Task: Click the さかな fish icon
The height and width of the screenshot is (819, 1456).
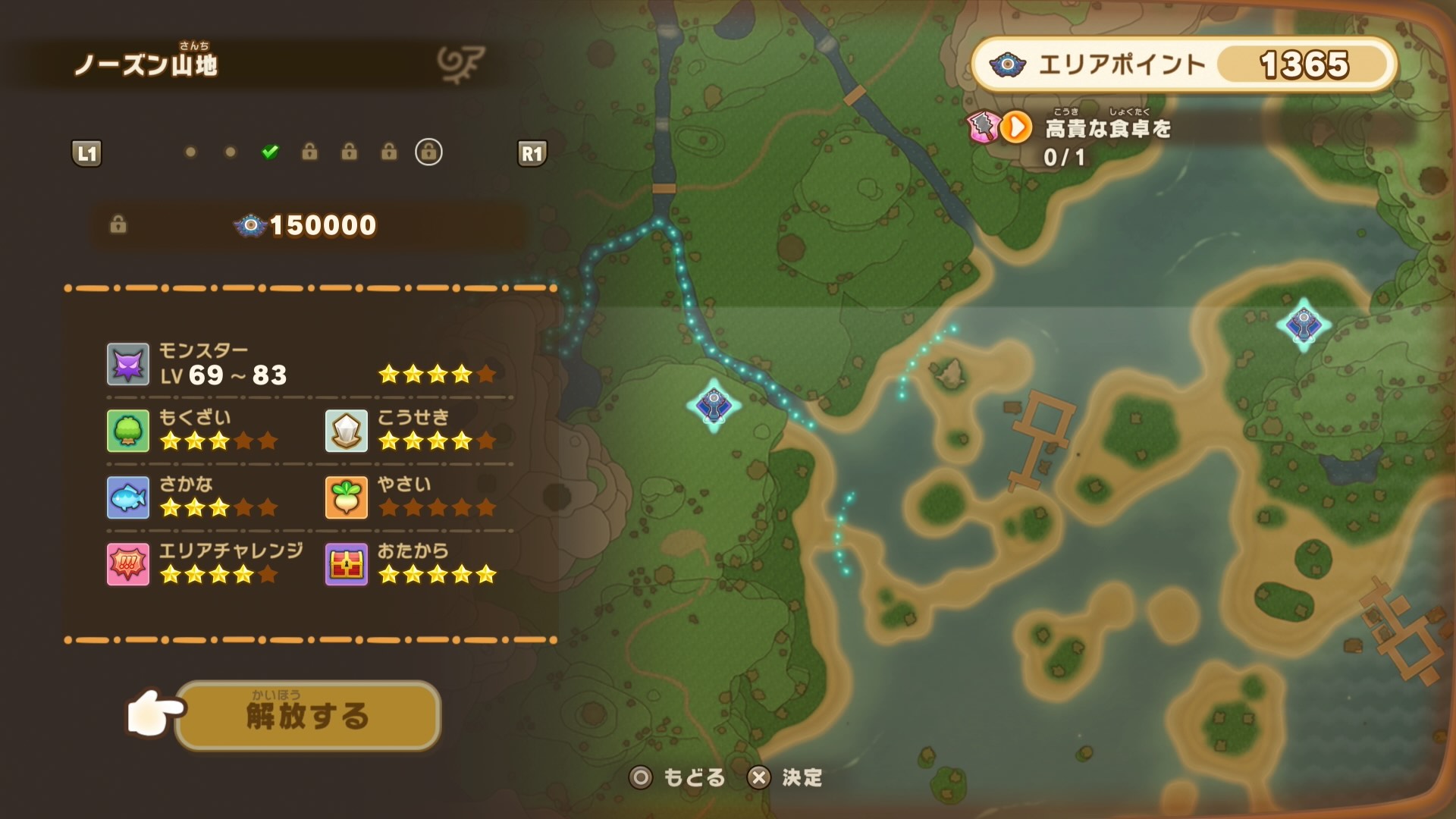Action: tap(129, 498)
